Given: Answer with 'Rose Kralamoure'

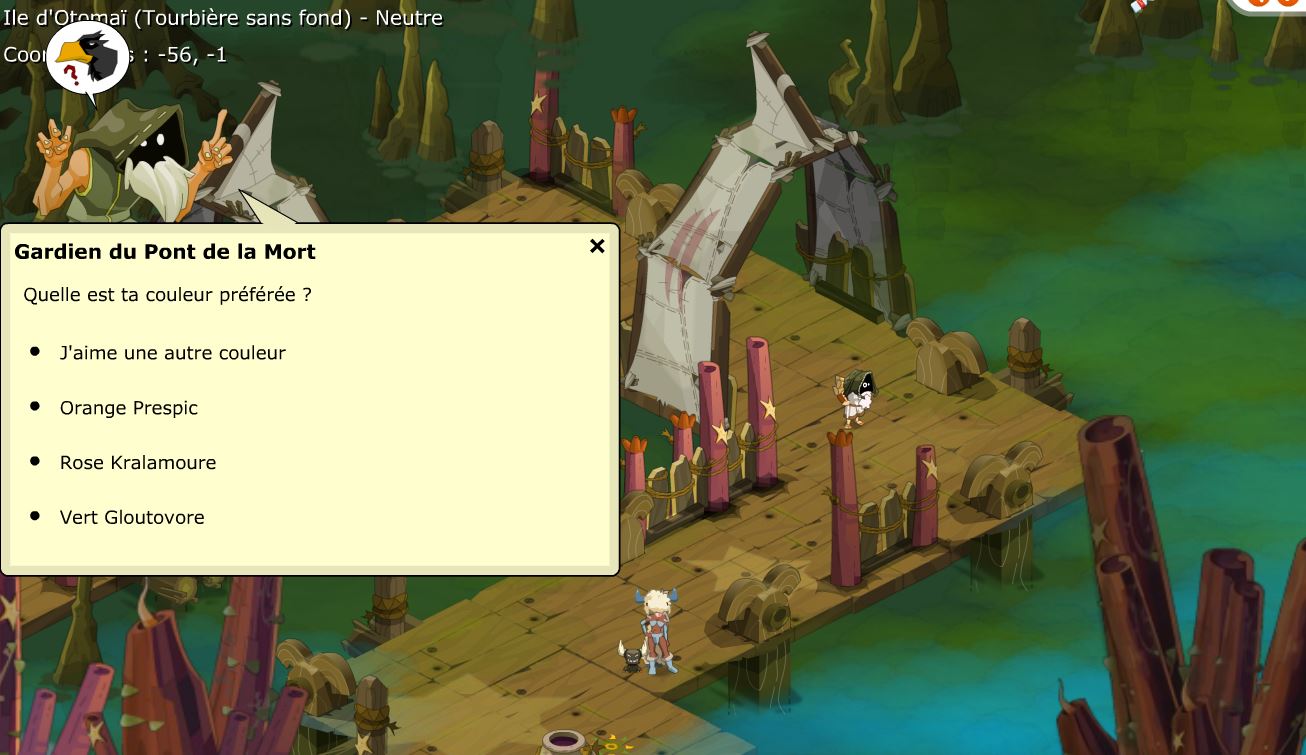Looking at the screenshot, I should (137, 462).
